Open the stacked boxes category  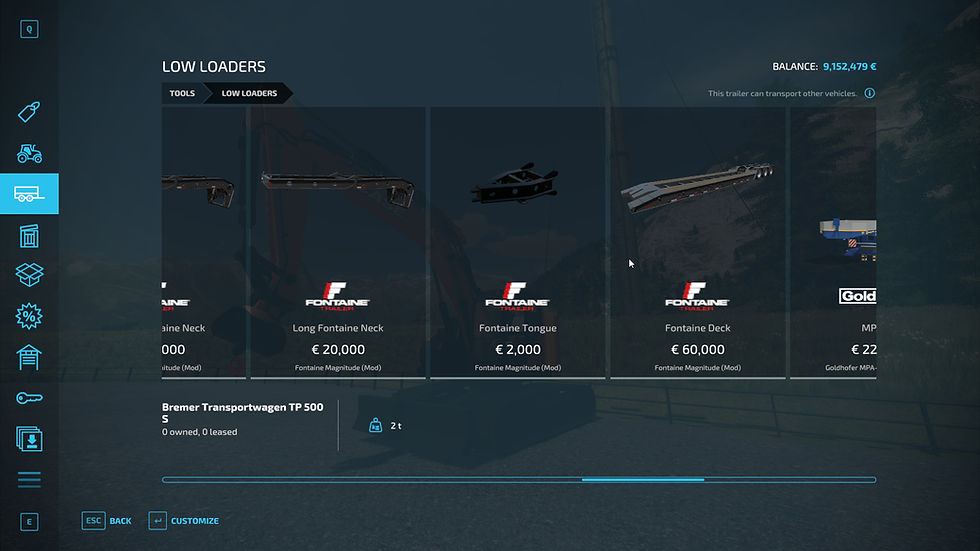[x=29, y=275]
